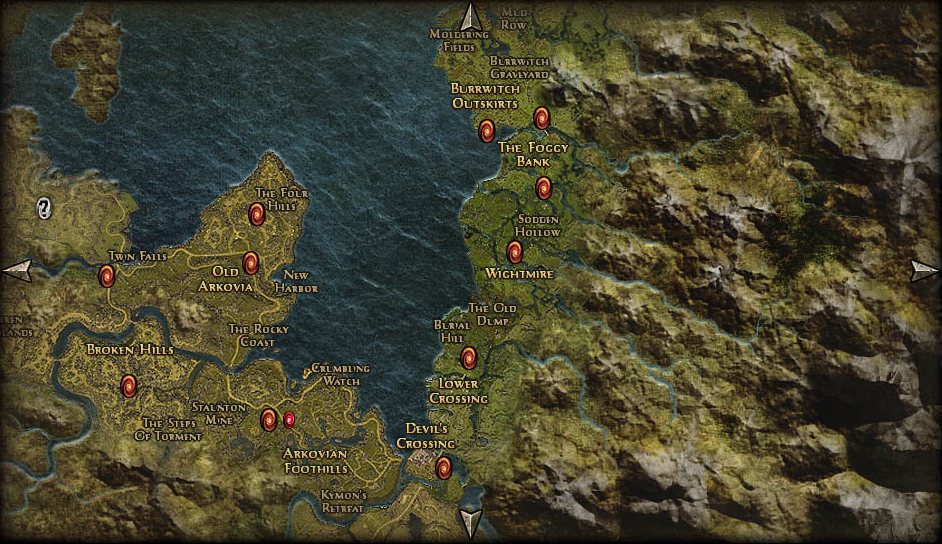The image size is (942, 544).
Task: Select the large Arkovian Foothills riftgate marker
Action: 268,420
